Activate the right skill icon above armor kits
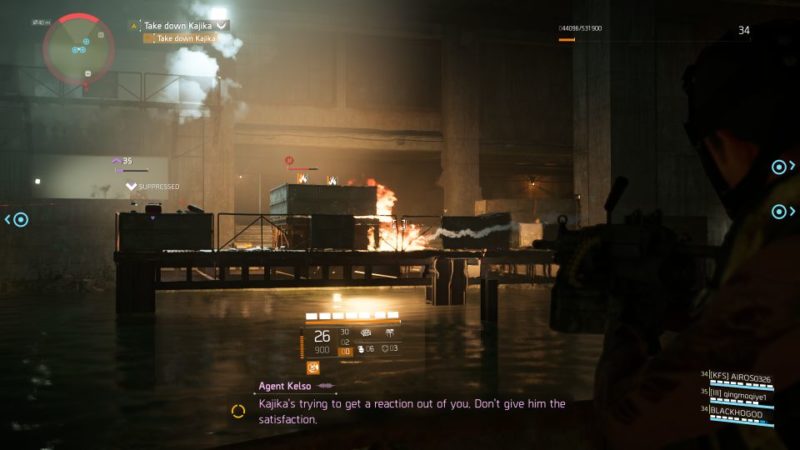 click(x=389, y=331)
